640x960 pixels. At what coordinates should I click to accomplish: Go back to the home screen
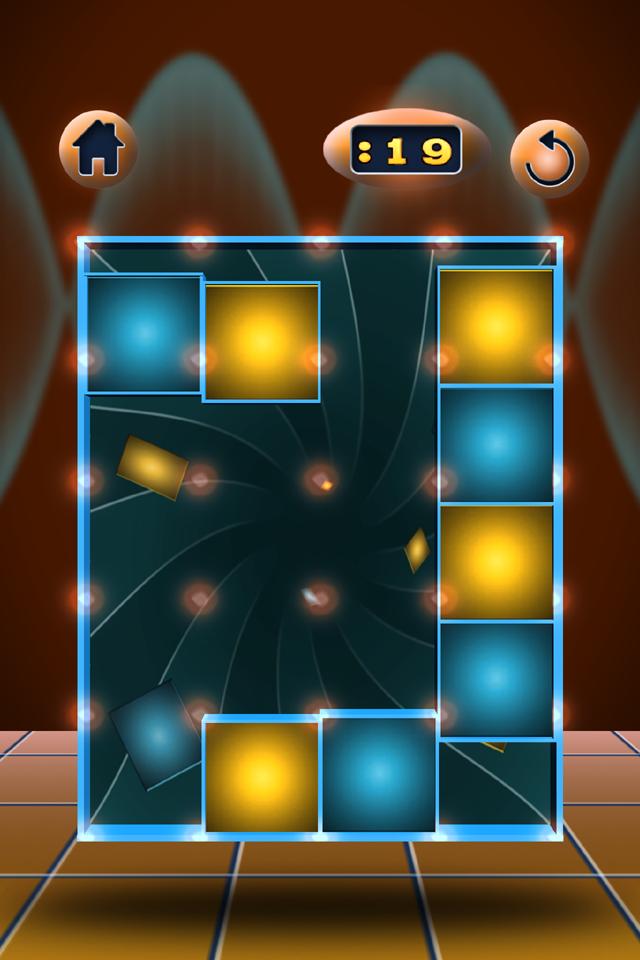(x=98, y=150)
